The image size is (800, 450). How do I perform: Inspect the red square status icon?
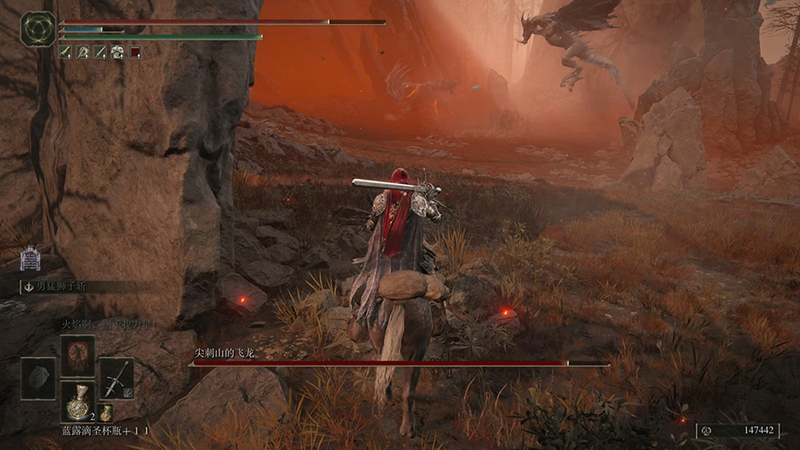pyautogui.click(x=135, y=52)
